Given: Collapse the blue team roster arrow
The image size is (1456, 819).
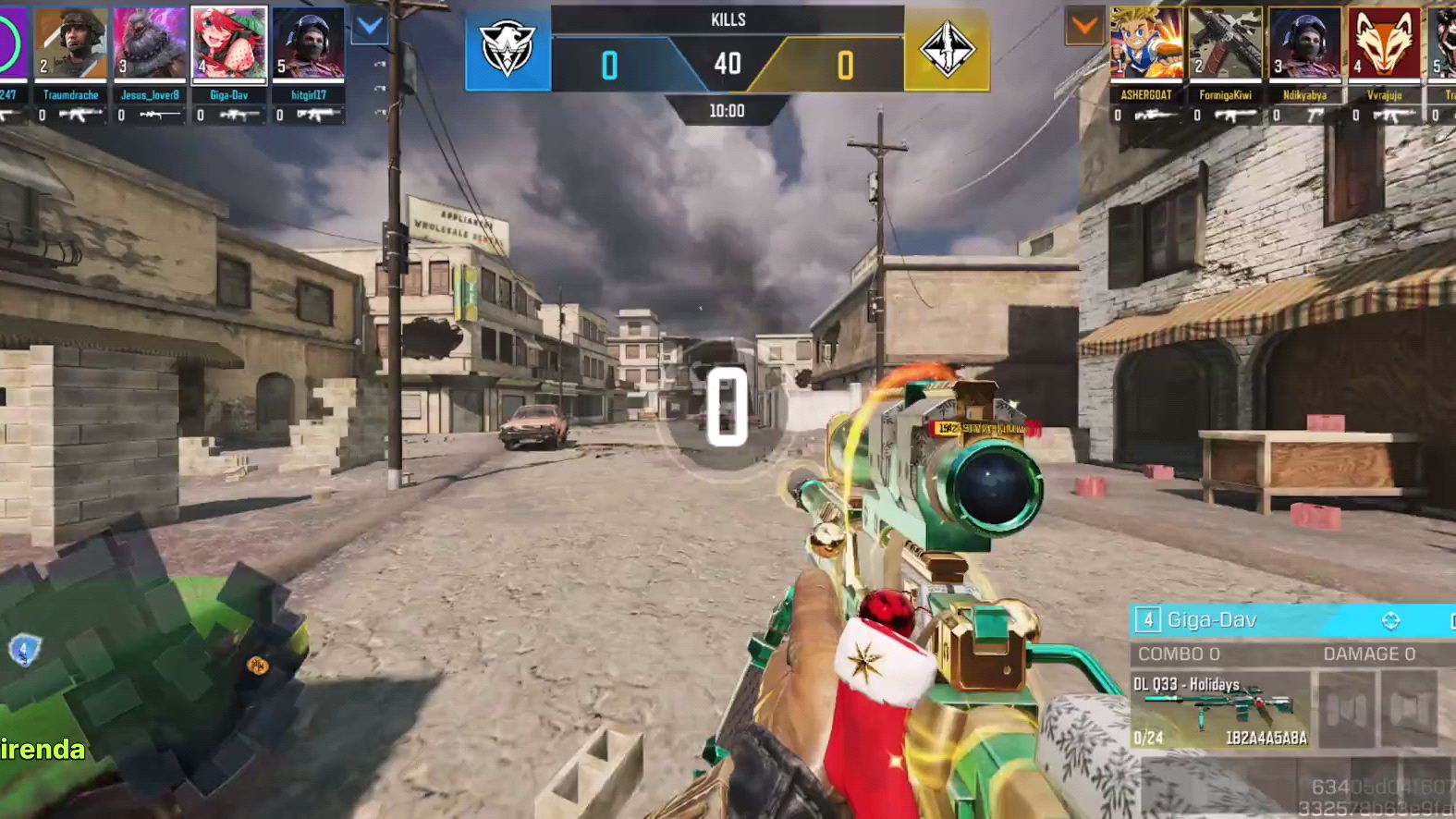Looking at the screenshot, I should coord(370,27).
